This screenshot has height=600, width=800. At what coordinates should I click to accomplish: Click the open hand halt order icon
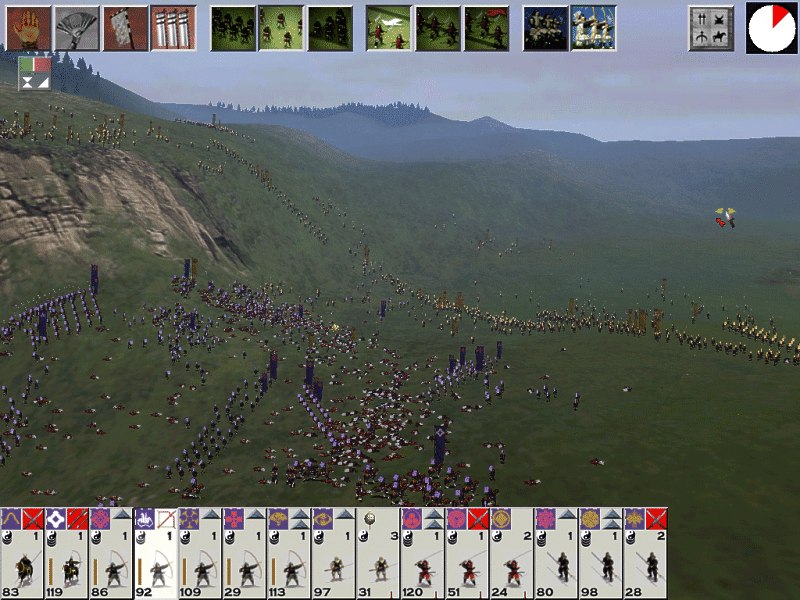(x=28, y=28)
